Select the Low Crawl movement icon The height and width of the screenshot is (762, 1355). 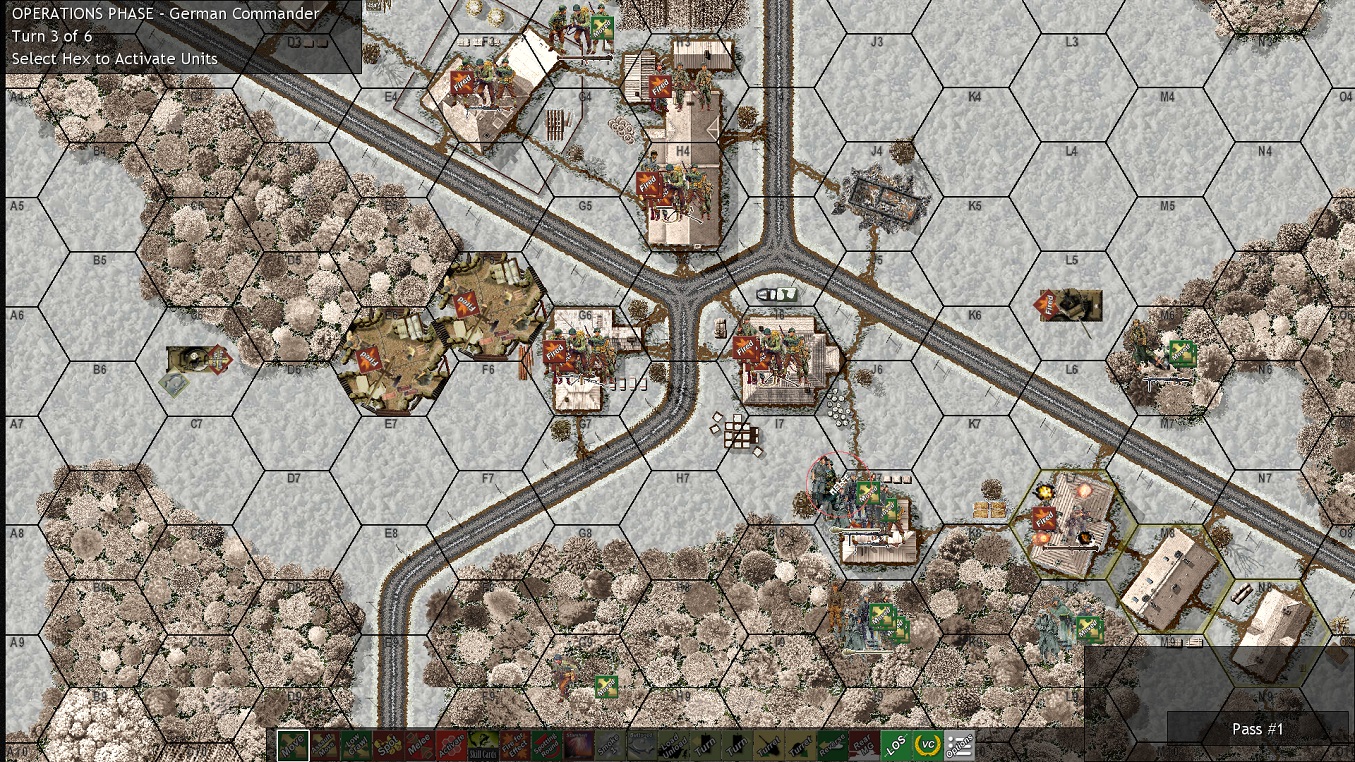click(x=358, y=745)
